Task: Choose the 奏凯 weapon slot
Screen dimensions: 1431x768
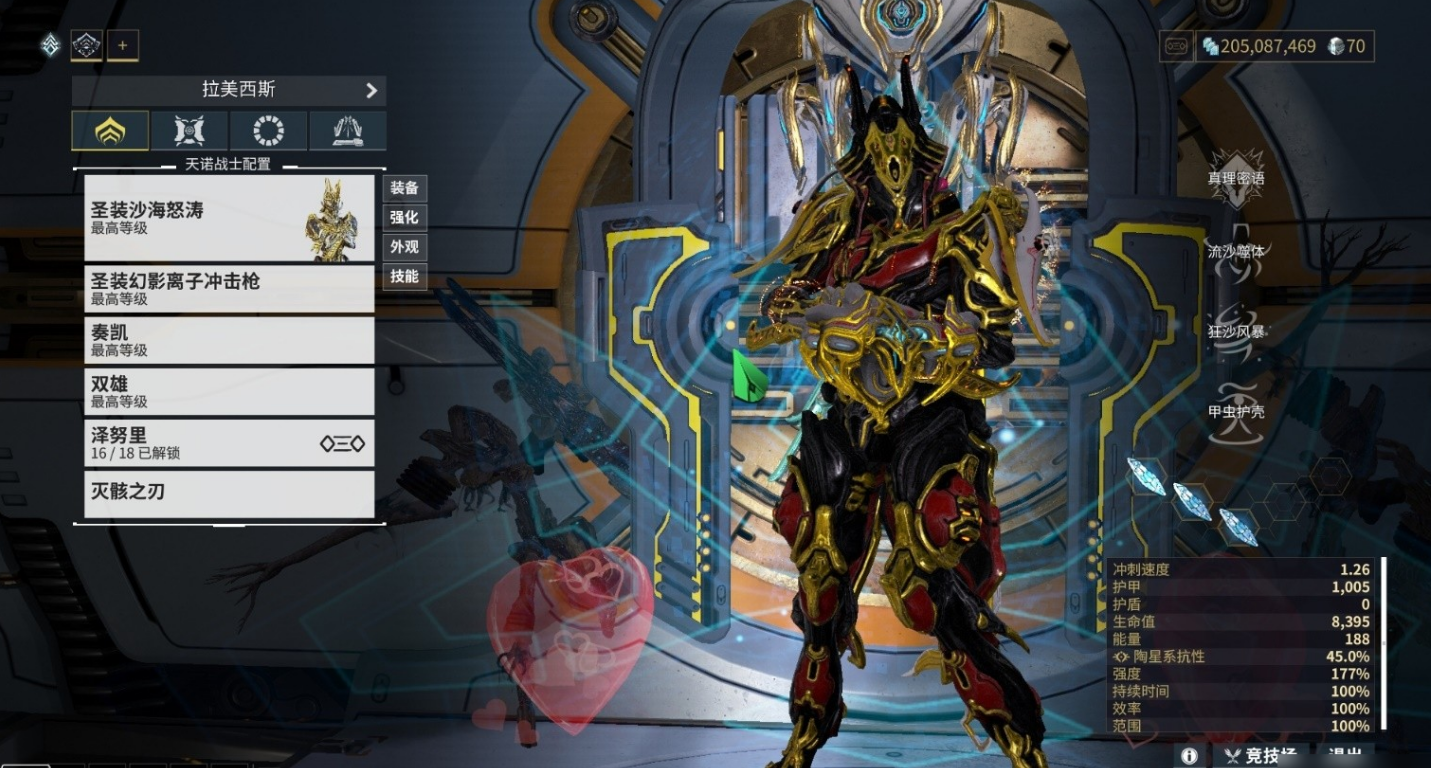Action: click(x=228, y=340)
